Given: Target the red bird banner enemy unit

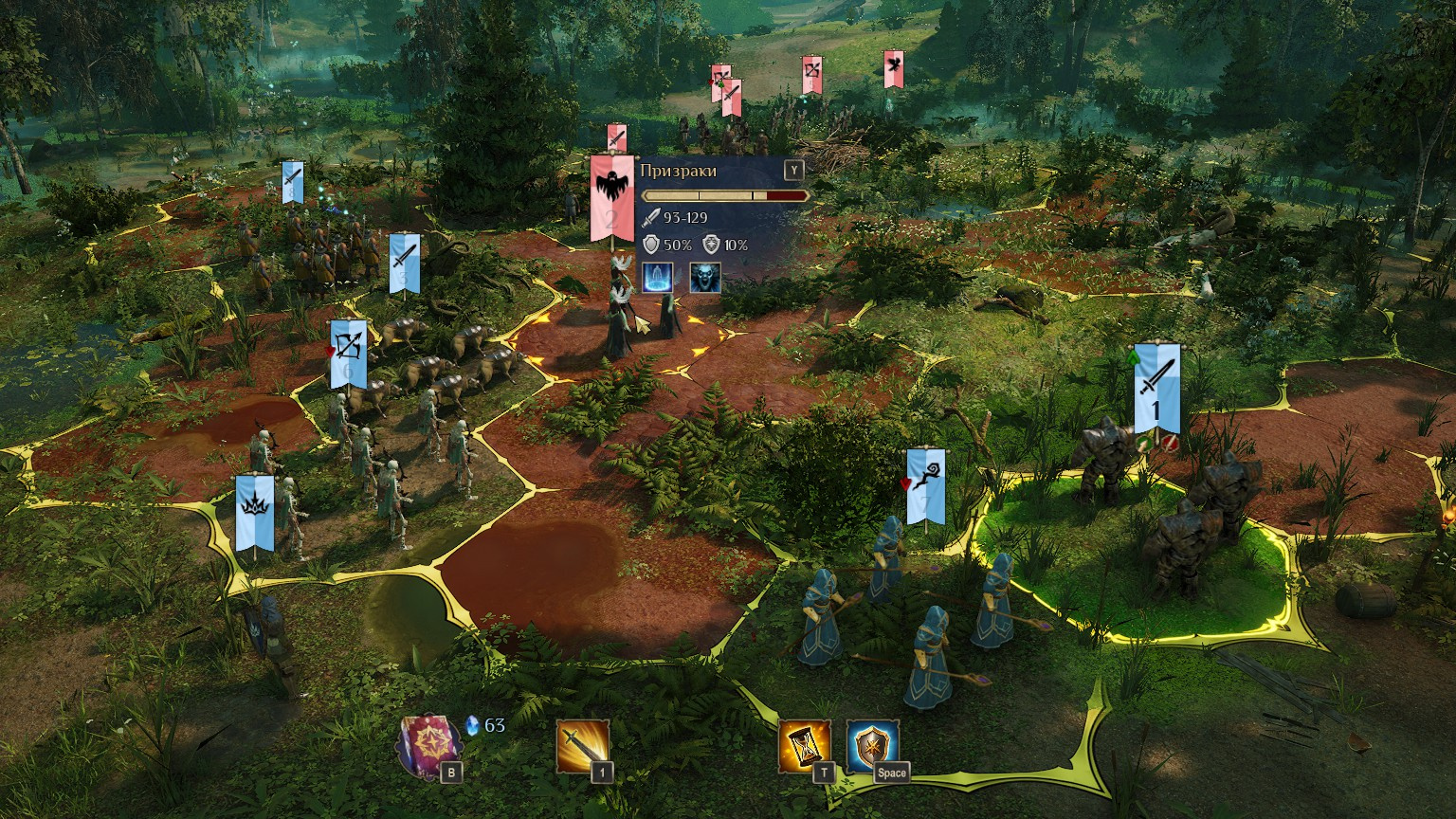Looking at the screenshot, I should point(892,68).
